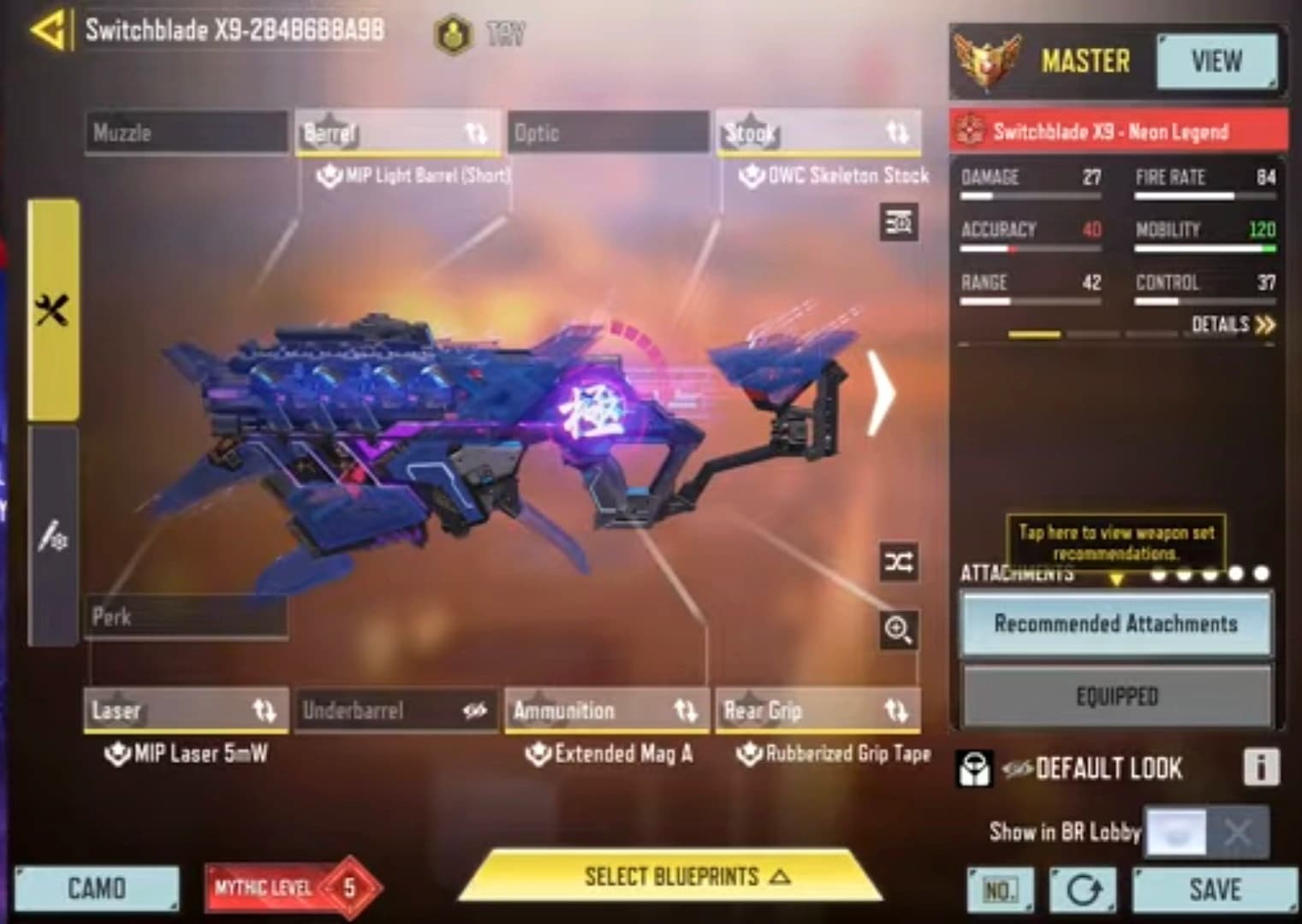The height and width of the screenshot is (924, 1302).
Task: Pick the Underbarrel slot
Action: [395, 710]
